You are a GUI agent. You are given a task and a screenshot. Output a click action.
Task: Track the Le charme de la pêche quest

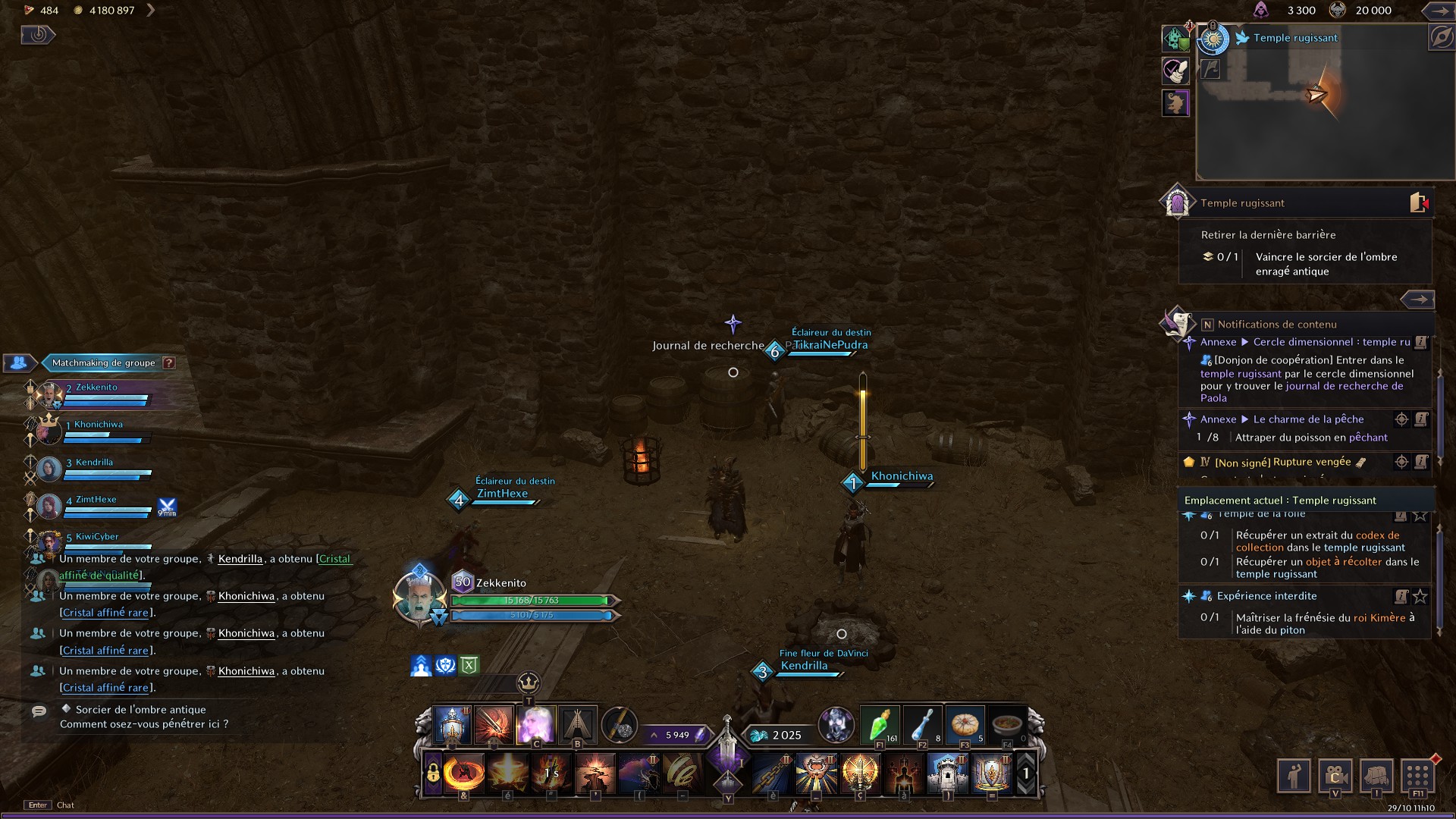(x=1401, y=419)
